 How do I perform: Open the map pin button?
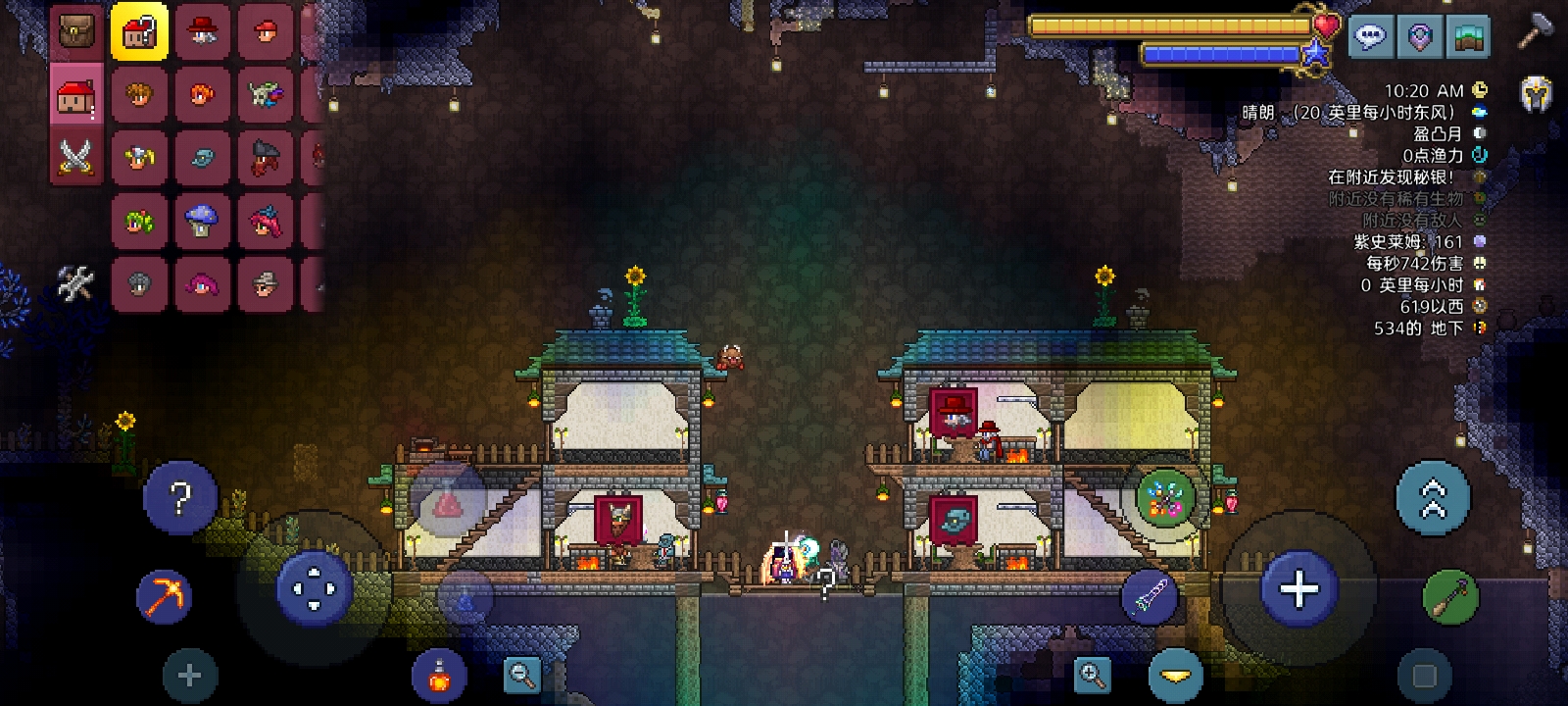coord(1419,38)
